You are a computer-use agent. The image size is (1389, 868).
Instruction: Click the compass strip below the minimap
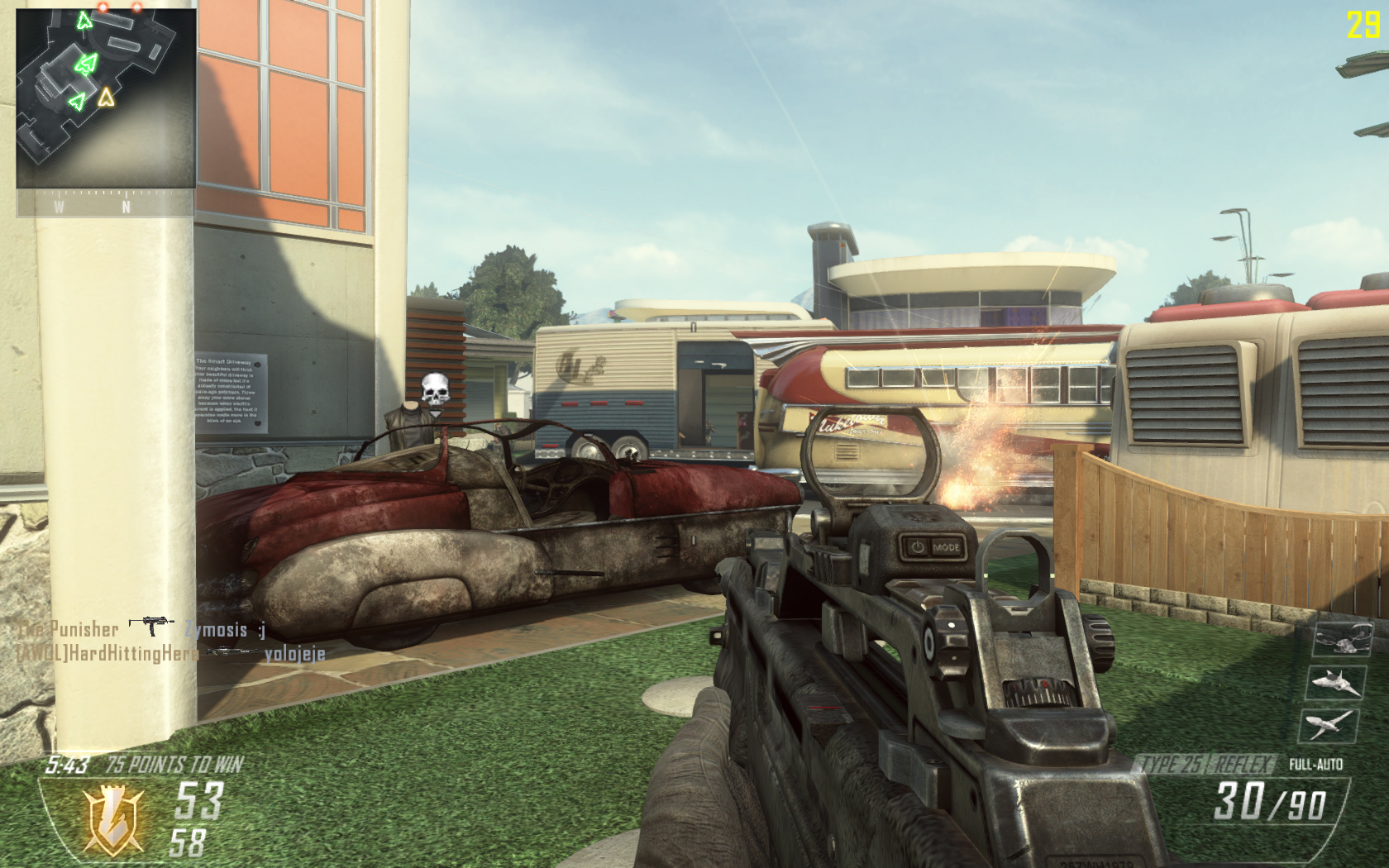(x=106, y=206)
